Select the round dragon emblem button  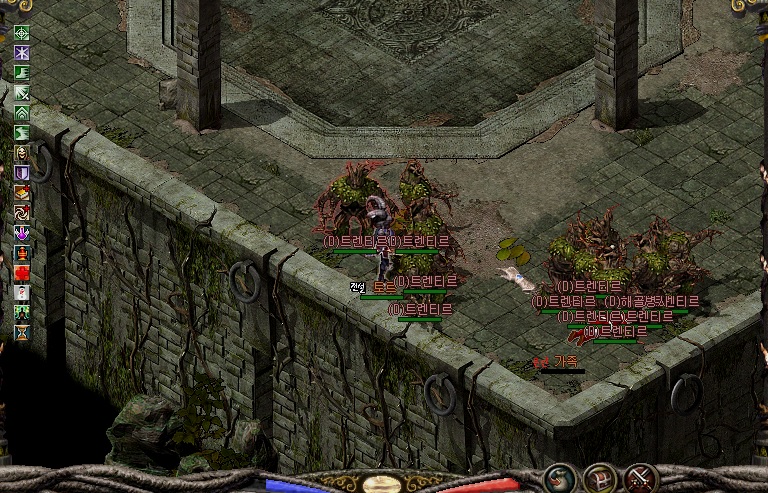[559, 478]
